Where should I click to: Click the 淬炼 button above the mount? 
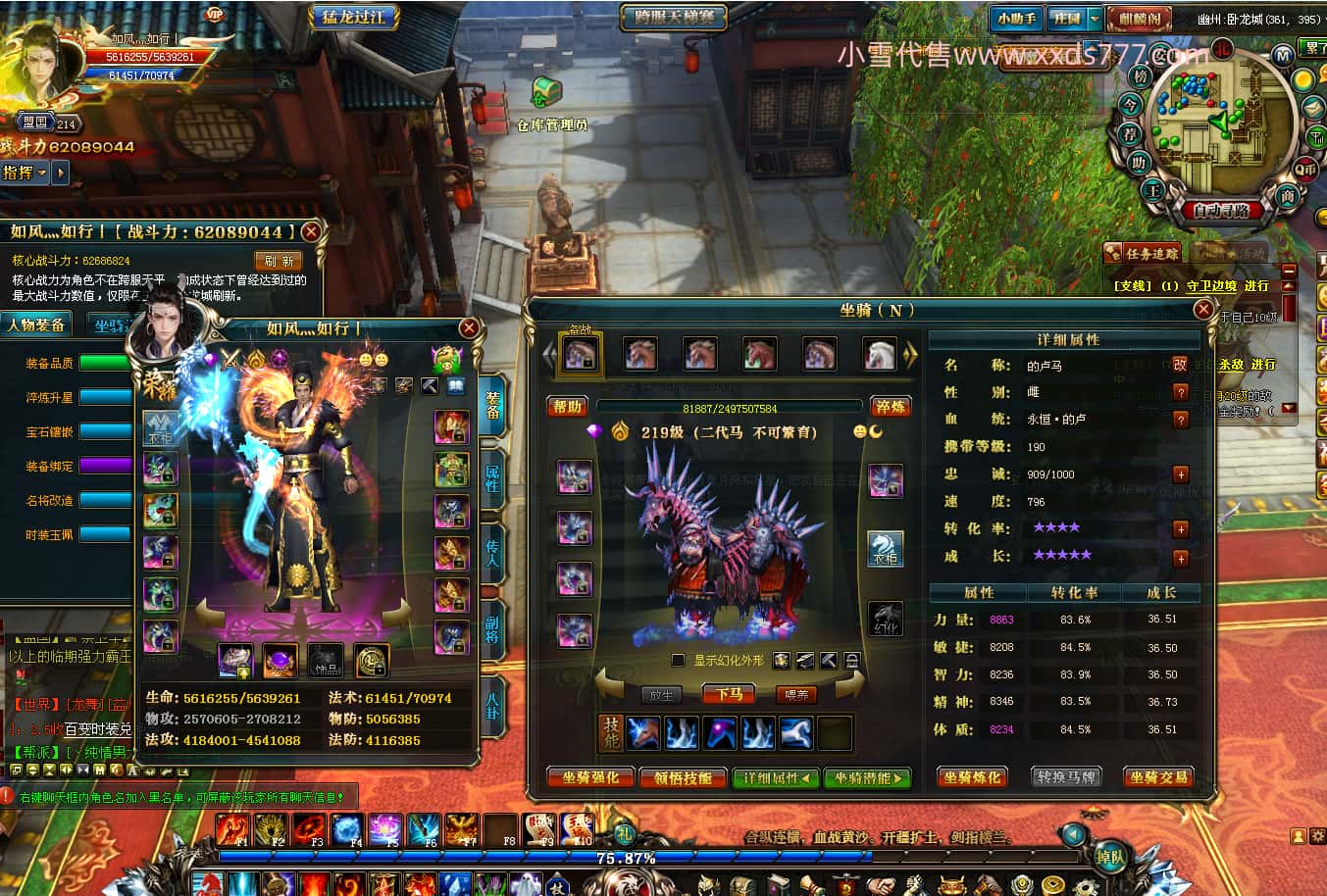[891, 407]
